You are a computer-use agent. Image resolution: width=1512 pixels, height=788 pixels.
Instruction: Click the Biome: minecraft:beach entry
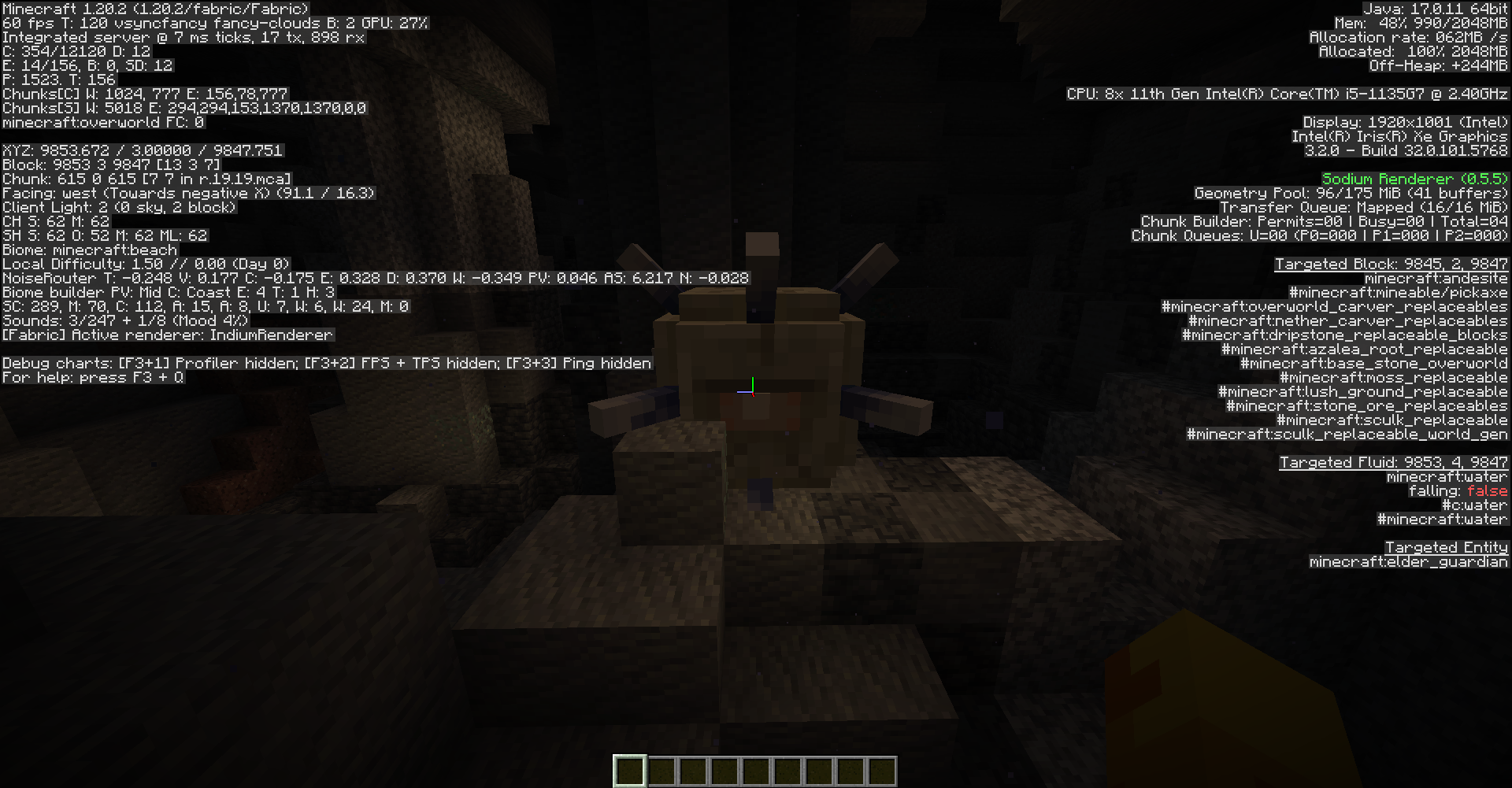click(88, 250)
